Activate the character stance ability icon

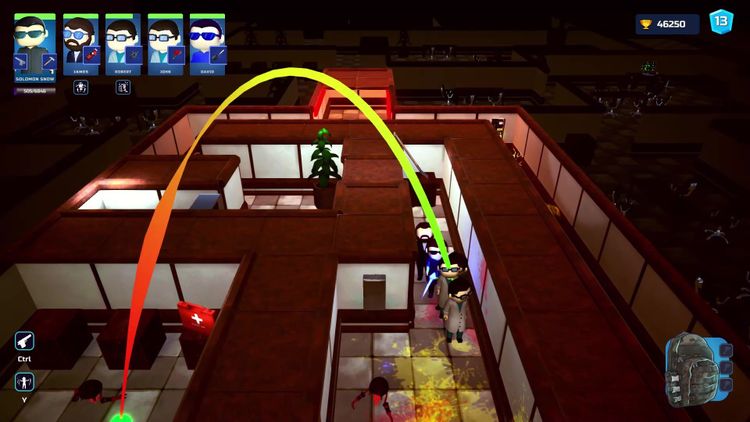pos(24,381)
